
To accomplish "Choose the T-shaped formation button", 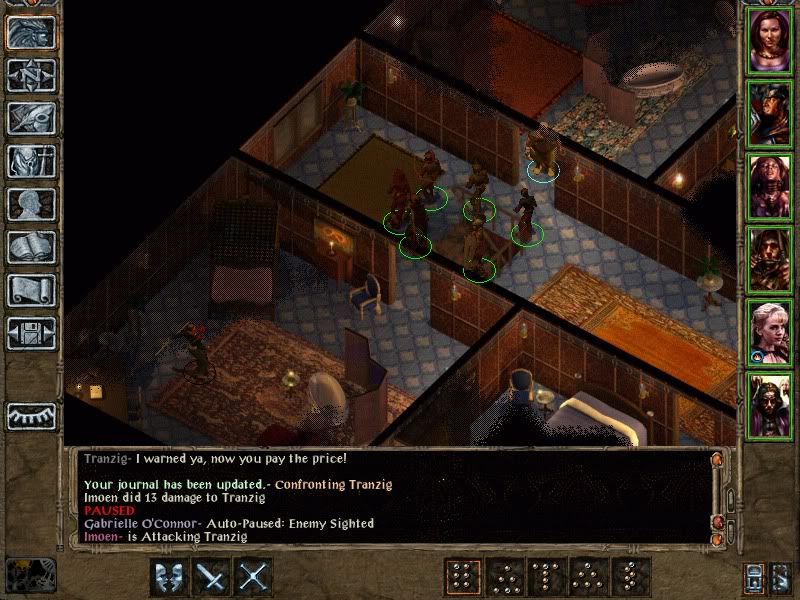I will [546, 577].
